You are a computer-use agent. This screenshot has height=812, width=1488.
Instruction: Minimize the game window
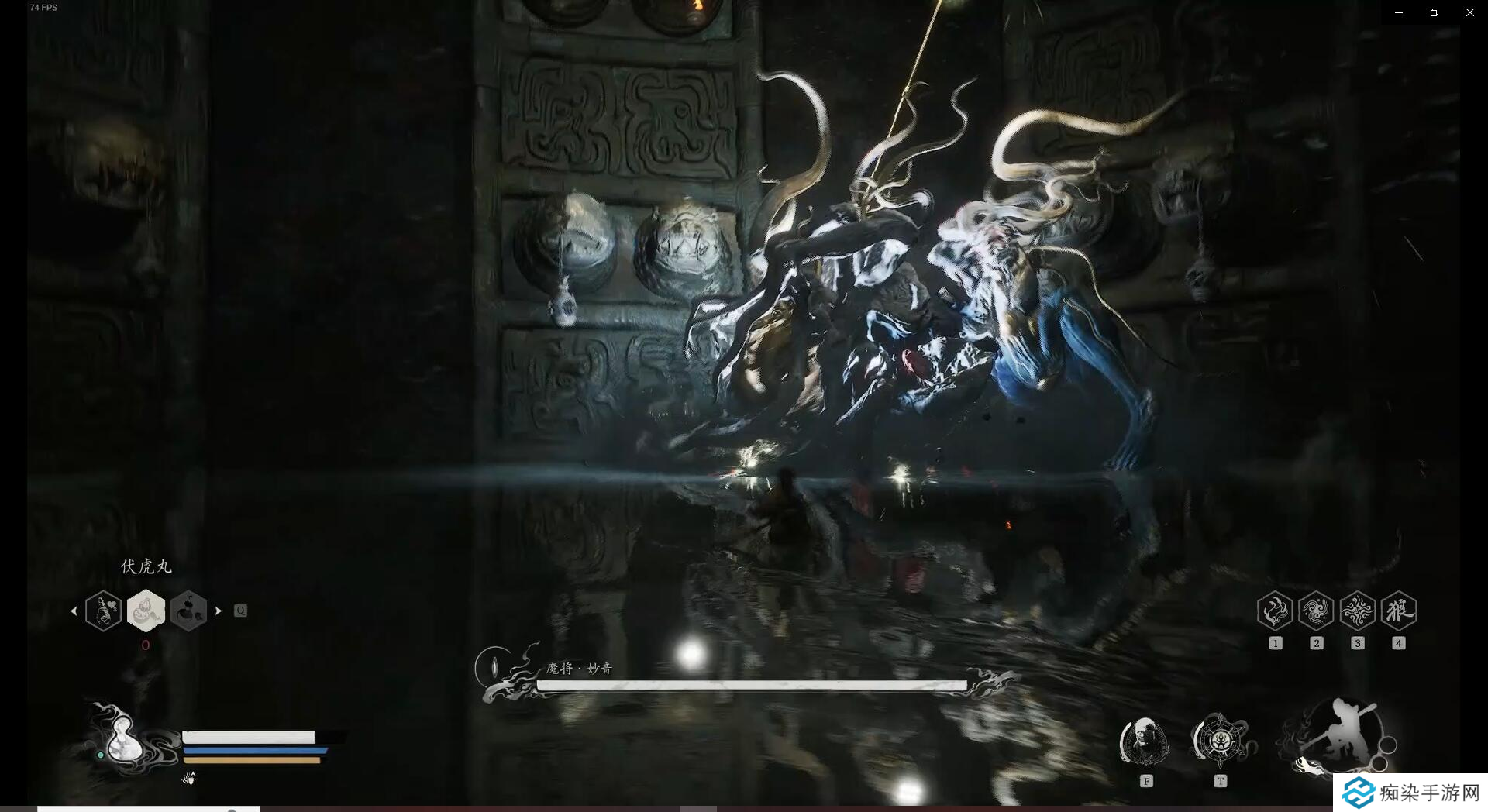(x=1399, y=12)
